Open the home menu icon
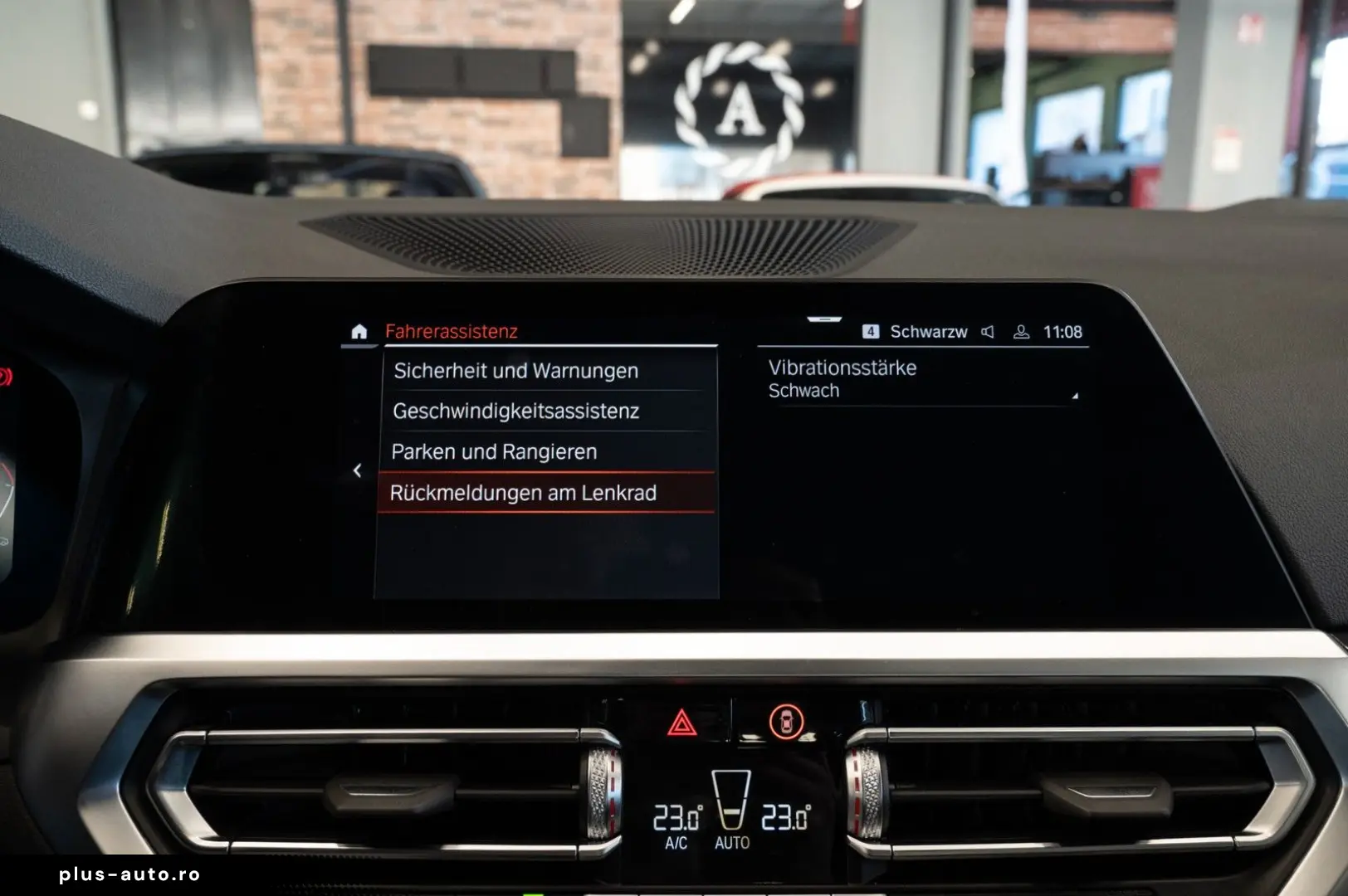This screenshot has width=1348, height=896. 359,331
